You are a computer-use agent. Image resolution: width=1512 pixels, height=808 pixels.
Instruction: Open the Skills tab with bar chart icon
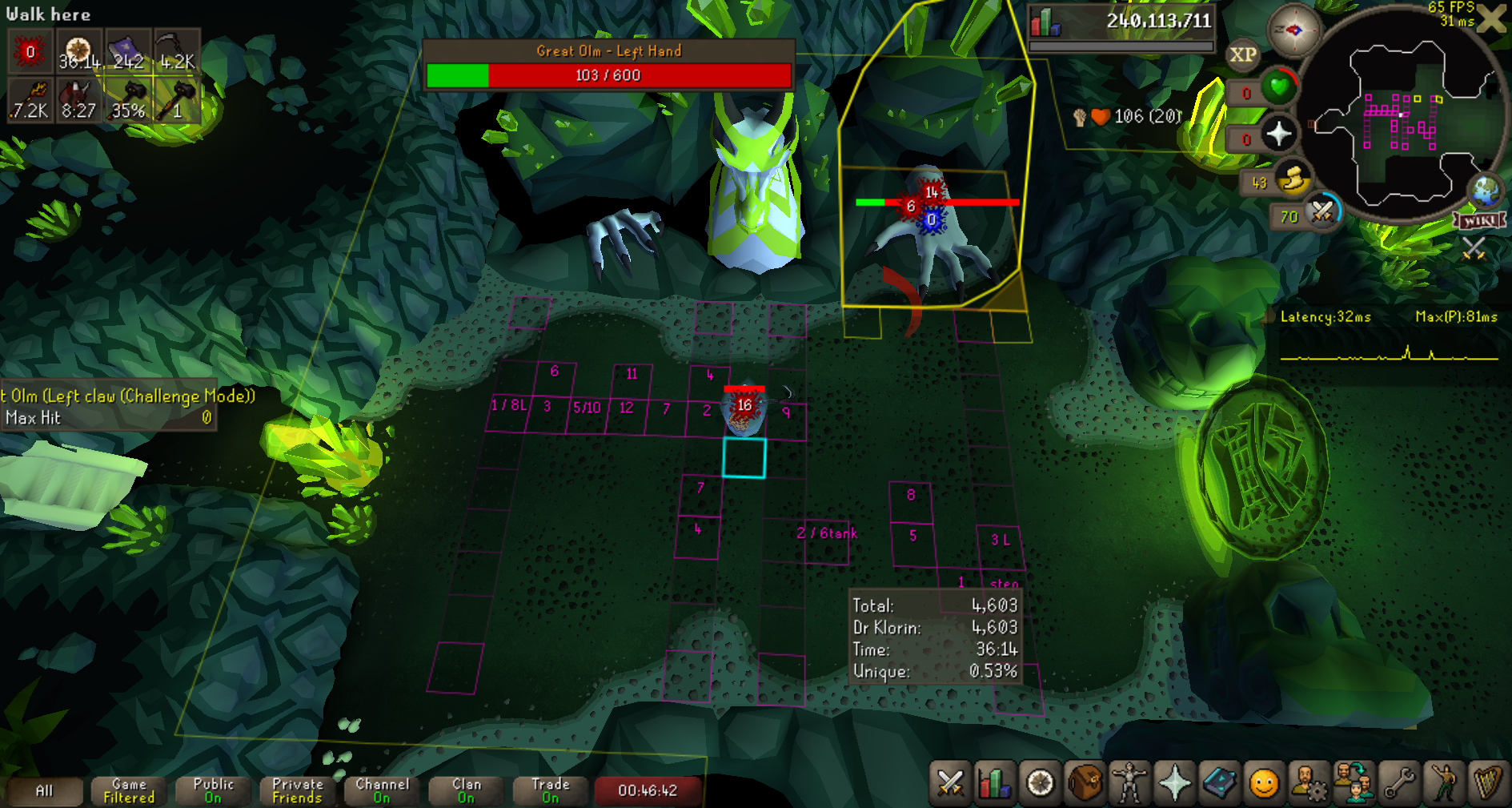click(x=994, y=782)
